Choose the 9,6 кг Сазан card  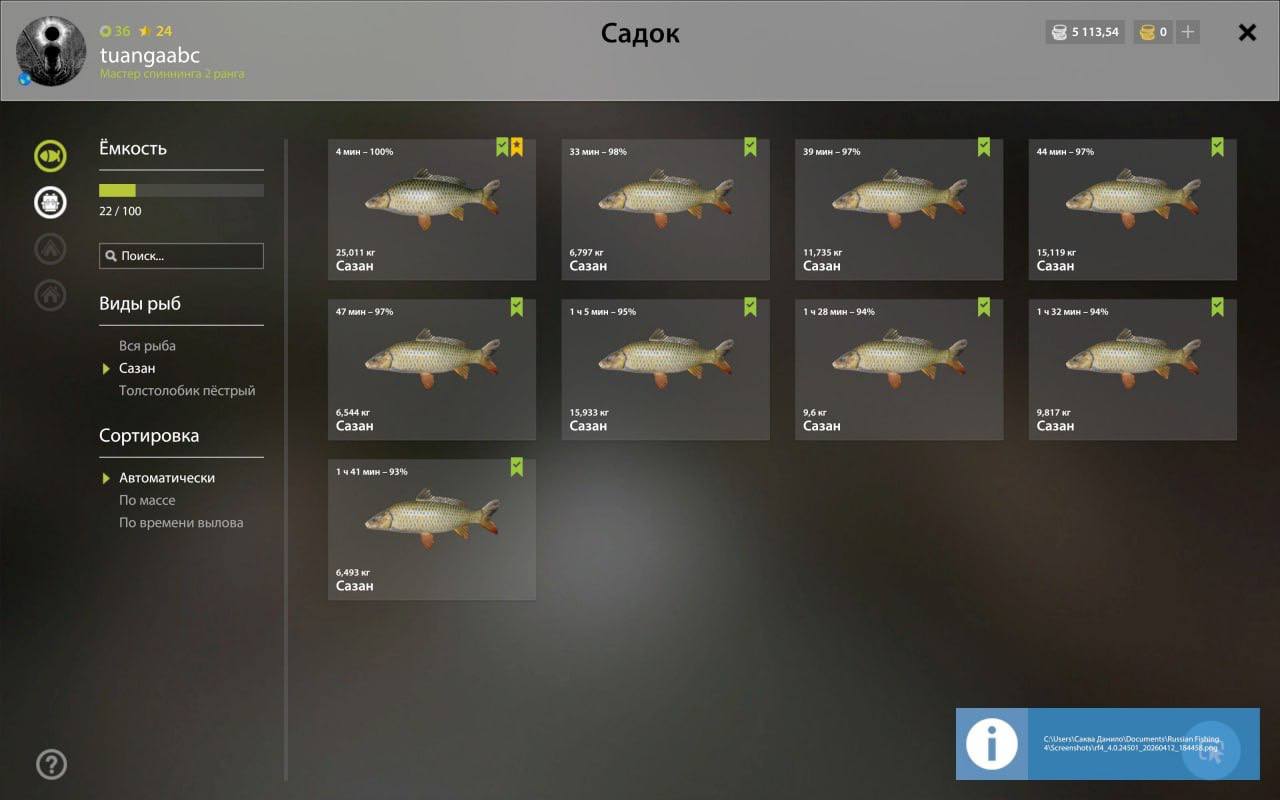click(899, 369)
